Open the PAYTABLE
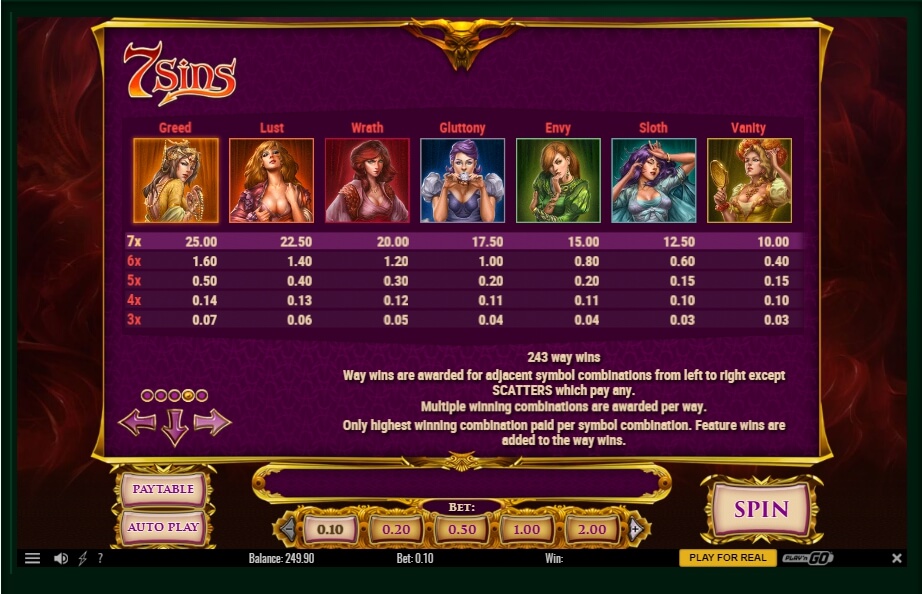Viewport: 922px width, 594px height. (x=163, y=489)
